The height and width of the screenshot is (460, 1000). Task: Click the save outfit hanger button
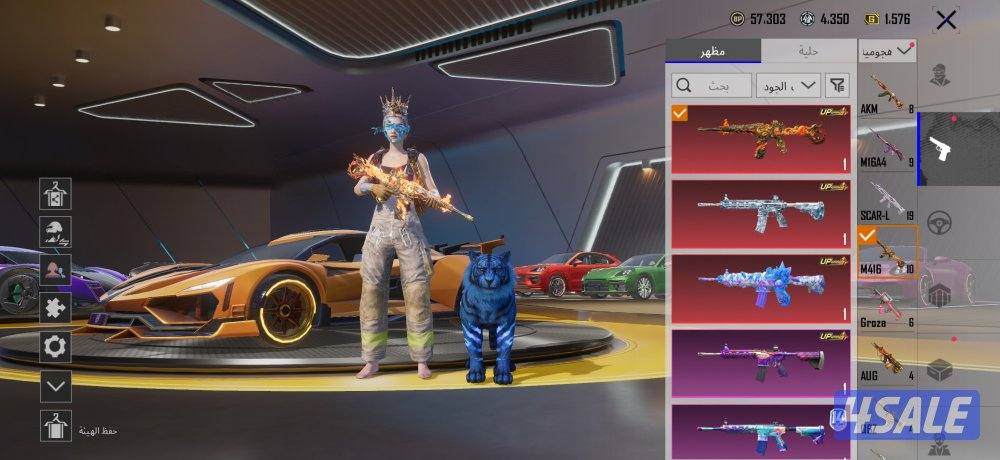(55, 426)
